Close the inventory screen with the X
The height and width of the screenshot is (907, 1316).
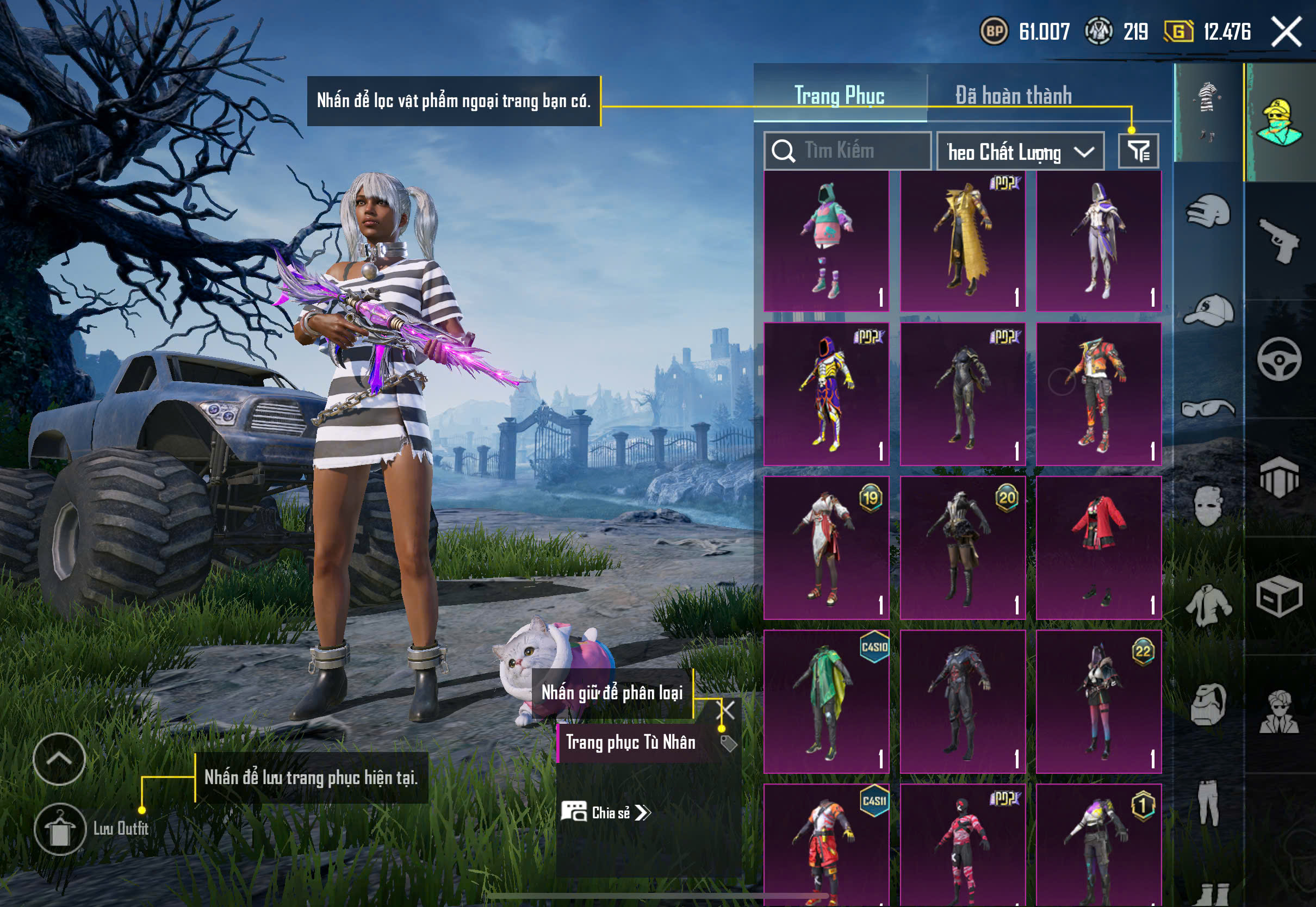[x=1286, y=31]
